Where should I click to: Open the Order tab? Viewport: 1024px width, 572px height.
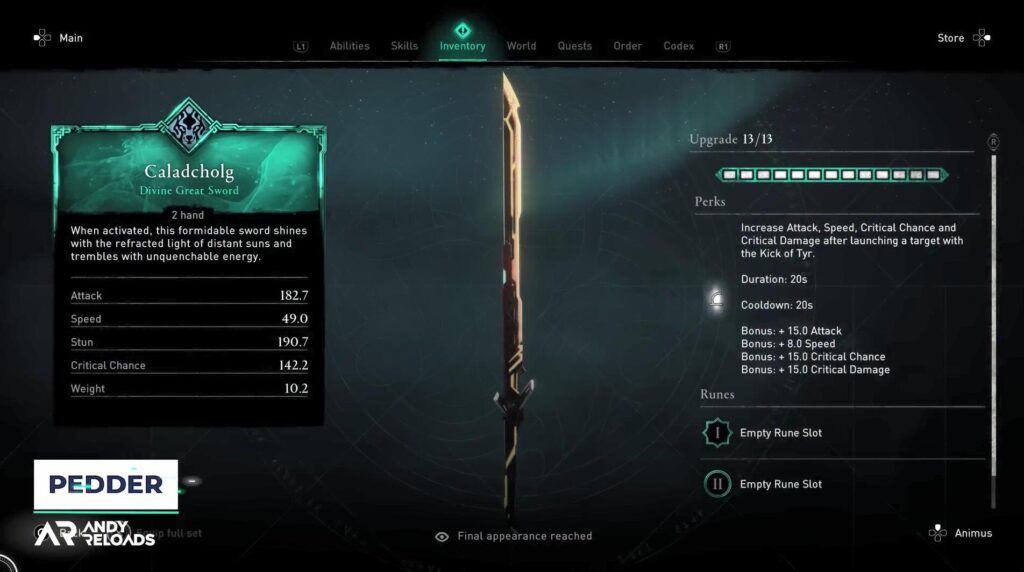(628, 46)
